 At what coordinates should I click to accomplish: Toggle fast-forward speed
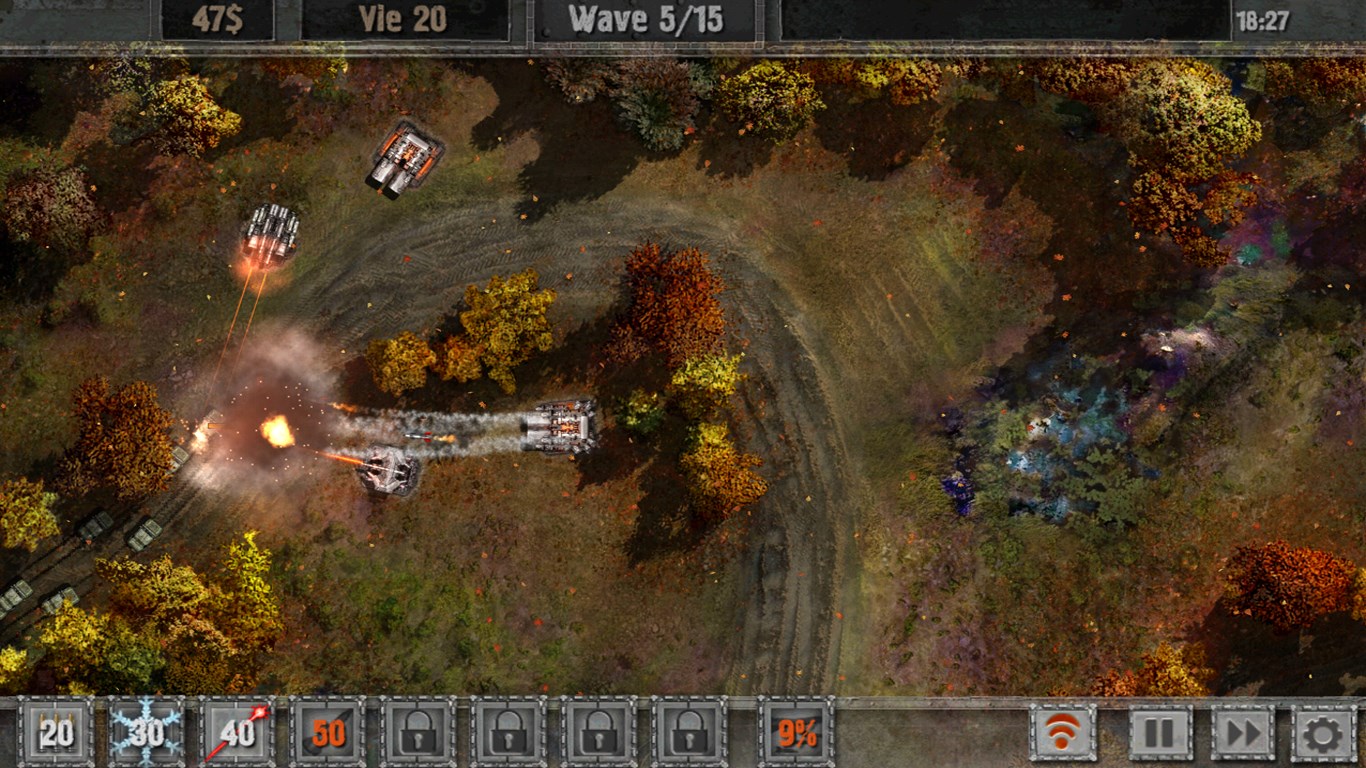[x=1243, y=733]
